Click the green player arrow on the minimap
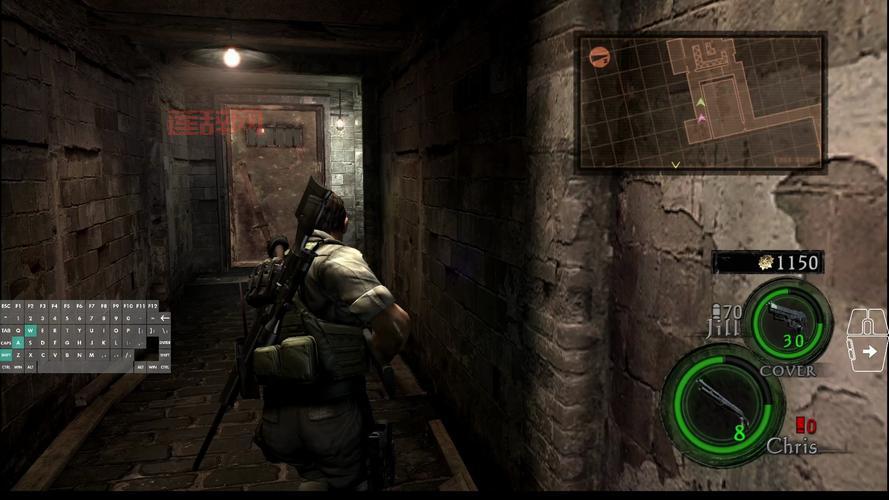This screenshot has width=889, height=500. 701,103
